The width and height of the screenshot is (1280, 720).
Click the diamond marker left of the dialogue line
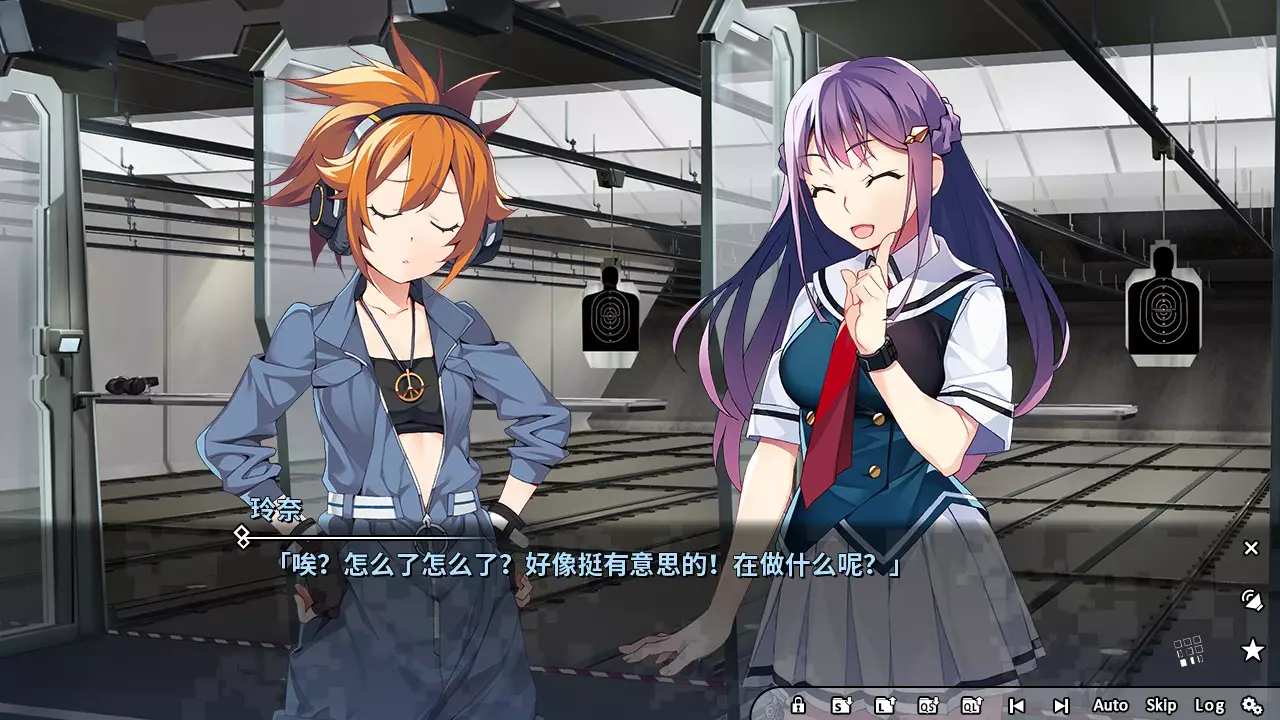coord(240,536)
